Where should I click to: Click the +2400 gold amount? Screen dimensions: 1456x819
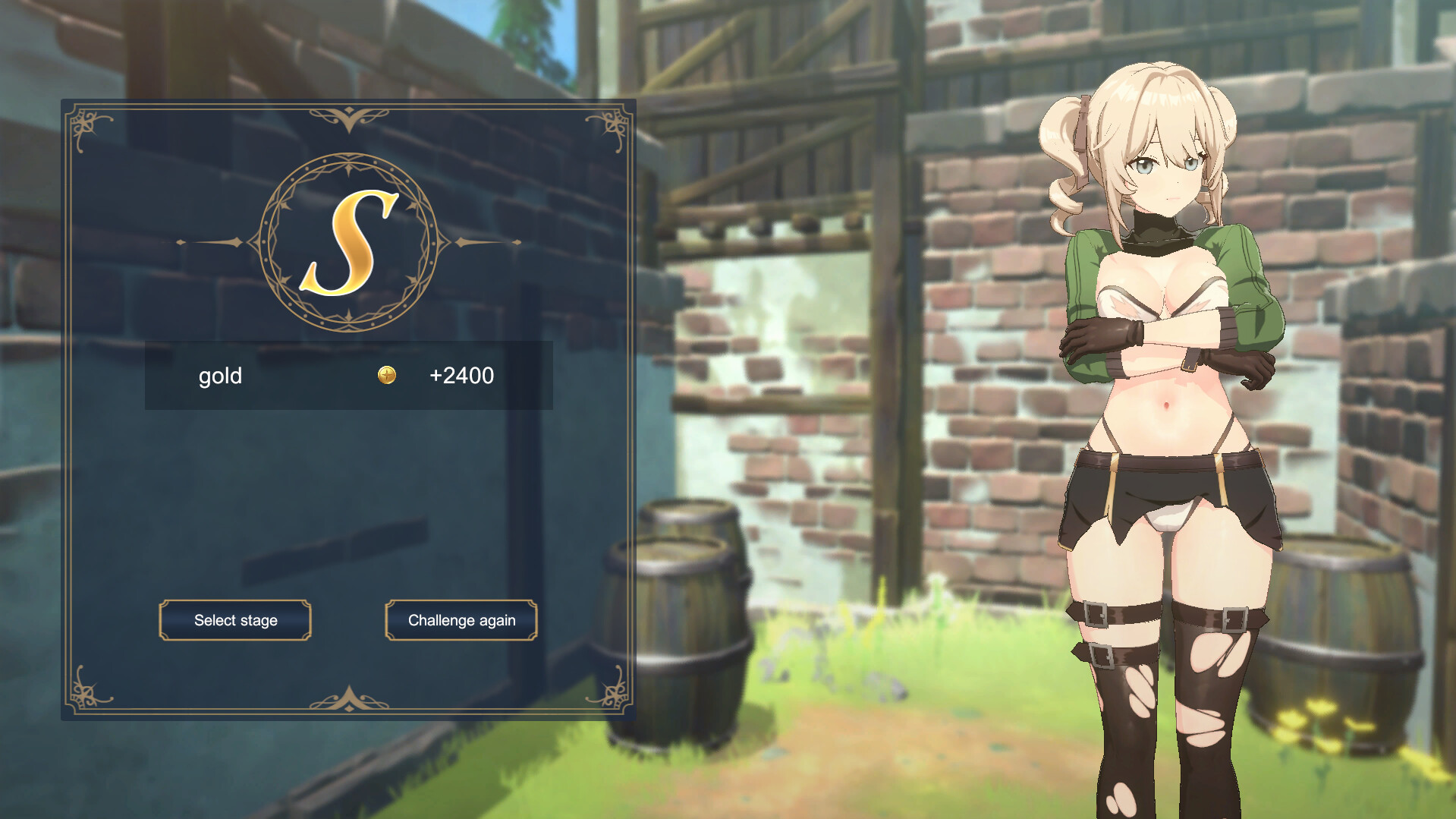462,375
